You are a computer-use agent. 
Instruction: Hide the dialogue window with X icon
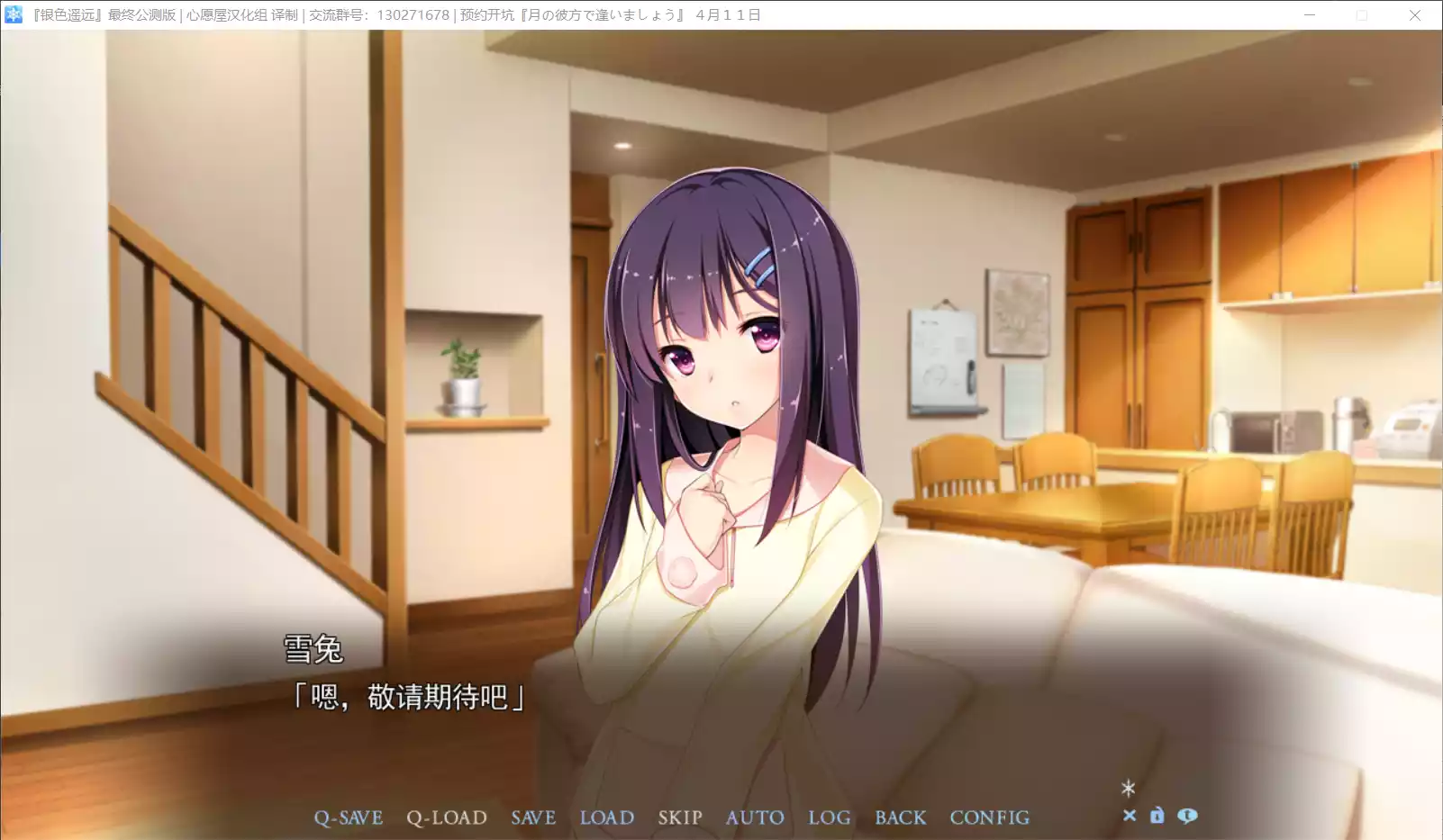(x=1130, y=816)
